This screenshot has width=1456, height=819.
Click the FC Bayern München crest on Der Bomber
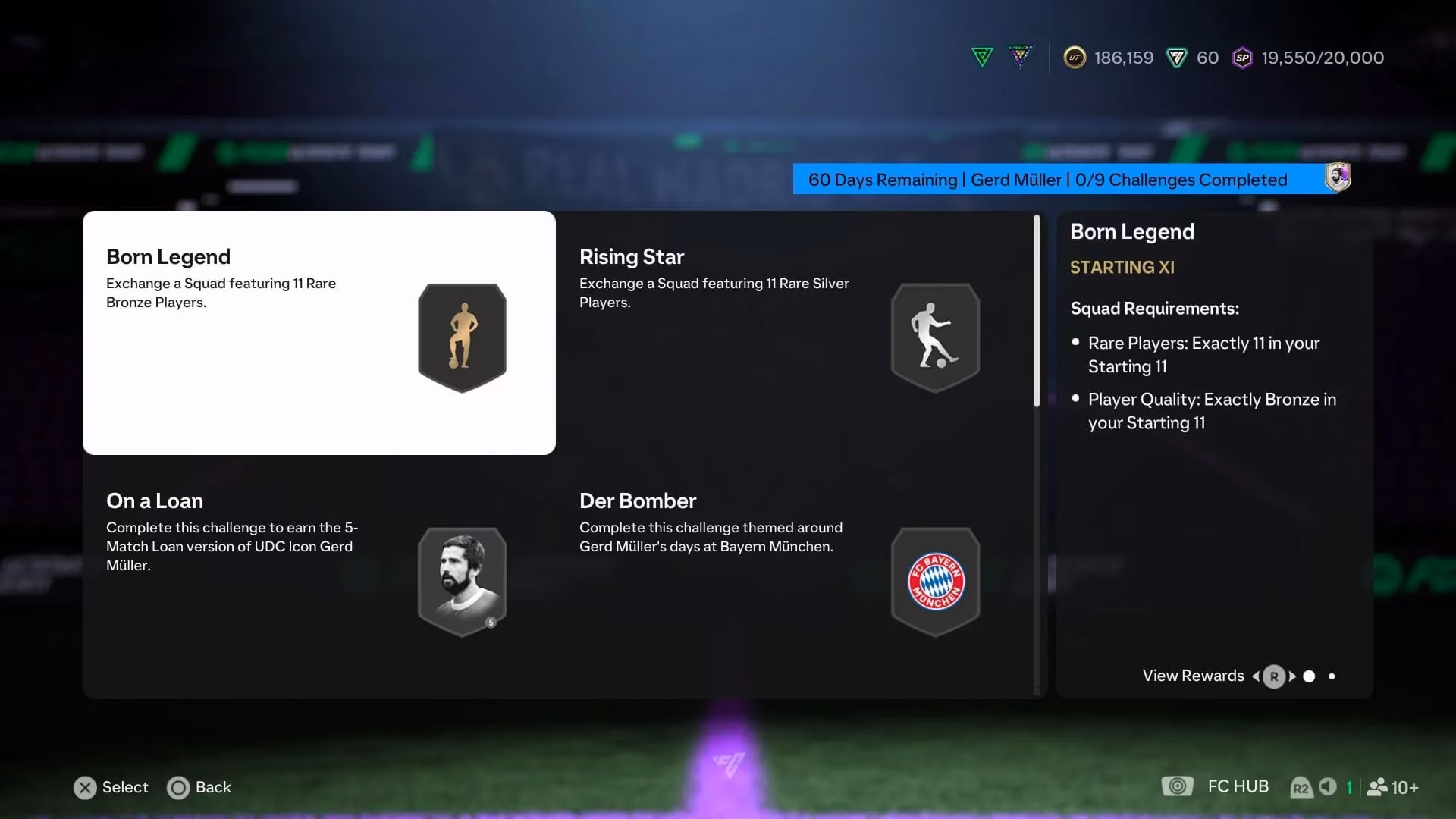[935, 580]
